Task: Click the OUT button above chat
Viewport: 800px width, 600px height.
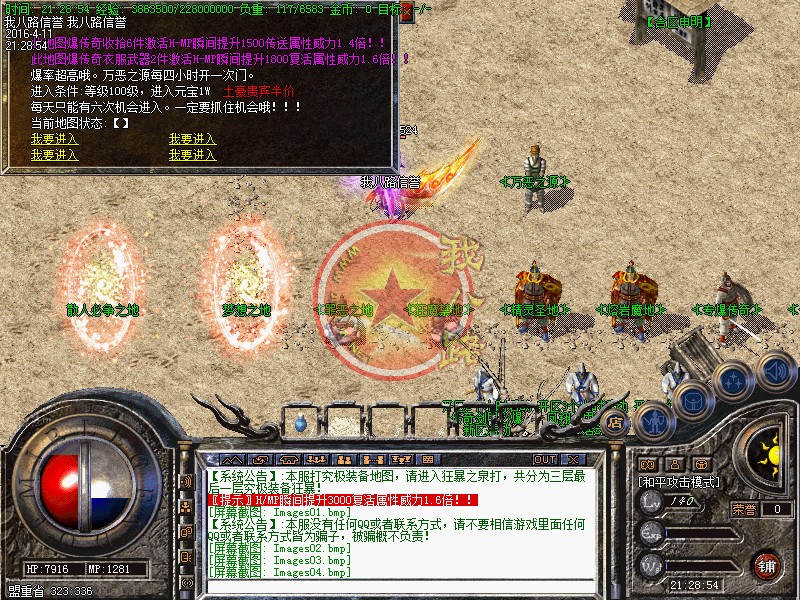Action: tap(545, 460)
